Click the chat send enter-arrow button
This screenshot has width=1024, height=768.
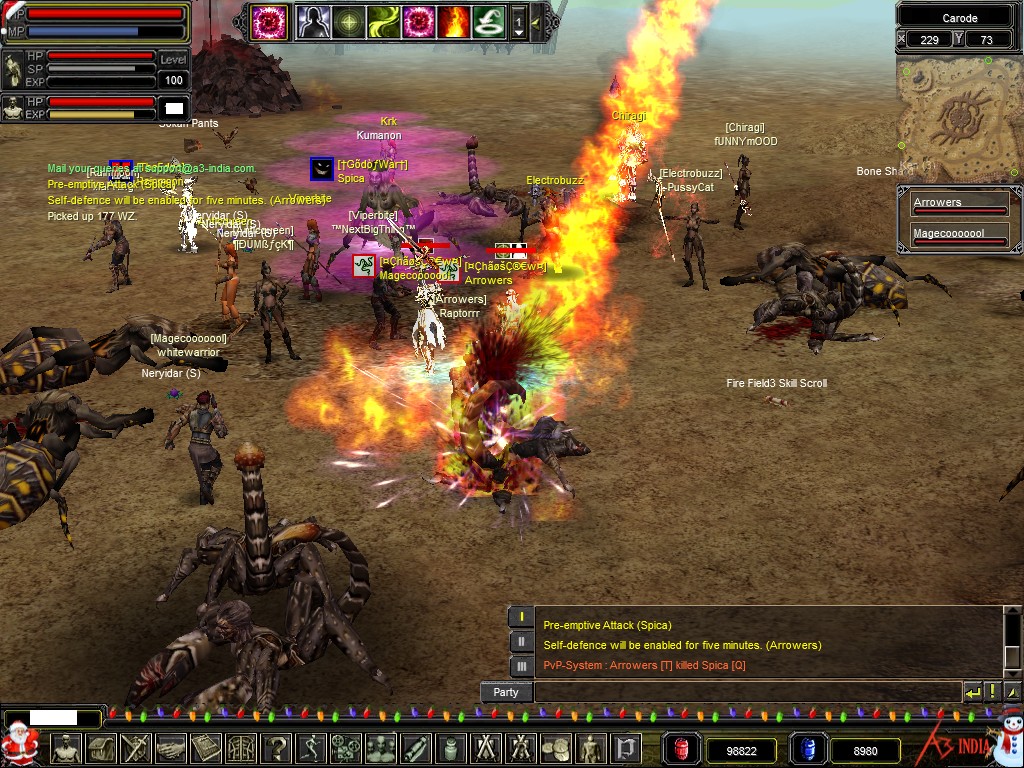[972, 692]
